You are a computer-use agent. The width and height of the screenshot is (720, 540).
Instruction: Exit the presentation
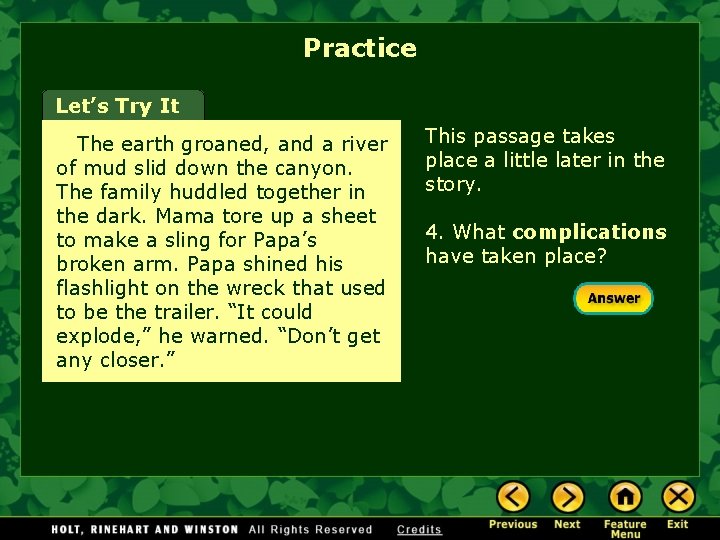678,497
